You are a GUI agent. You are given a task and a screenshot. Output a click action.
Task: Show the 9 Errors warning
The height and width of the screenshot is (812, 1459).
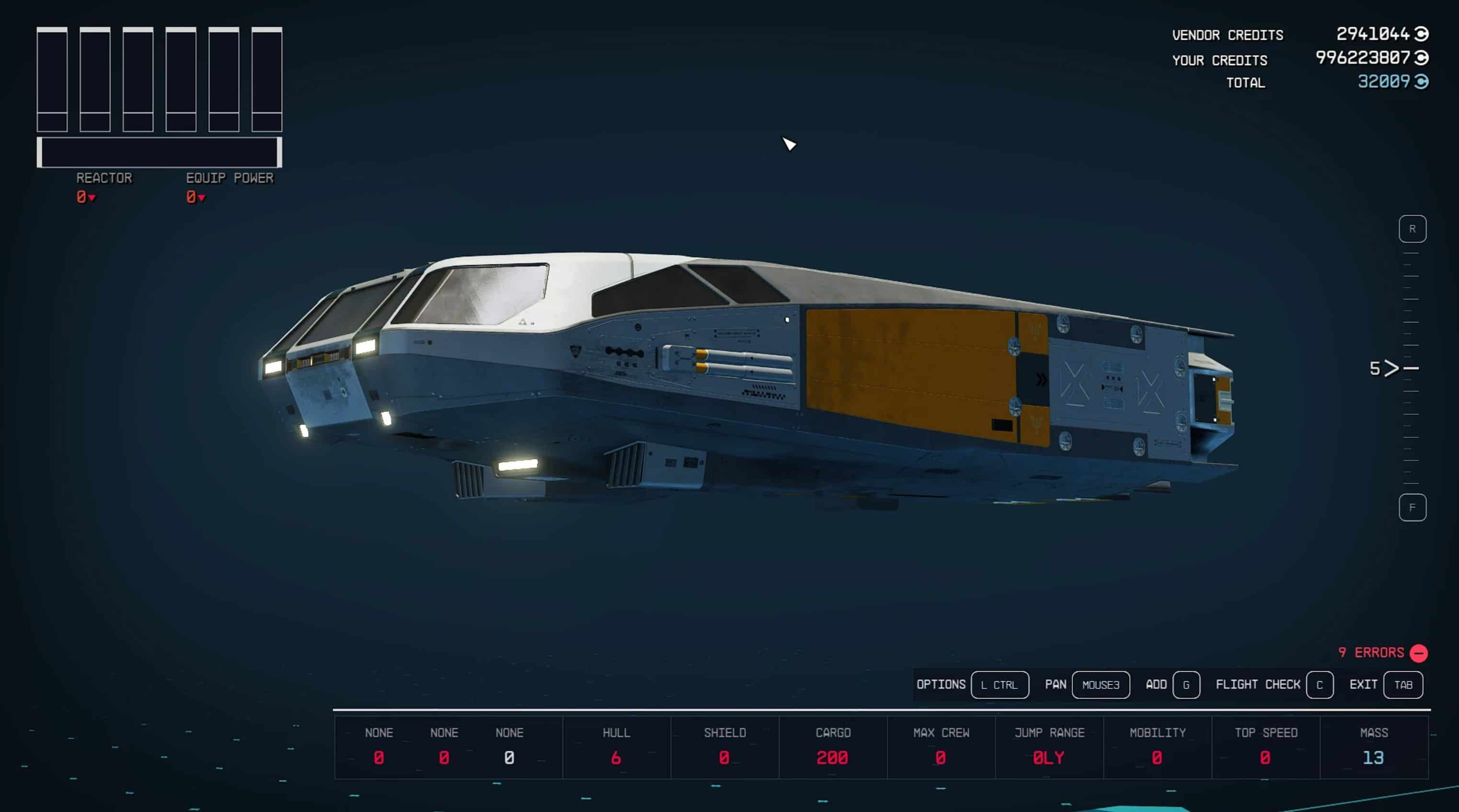1382,652
